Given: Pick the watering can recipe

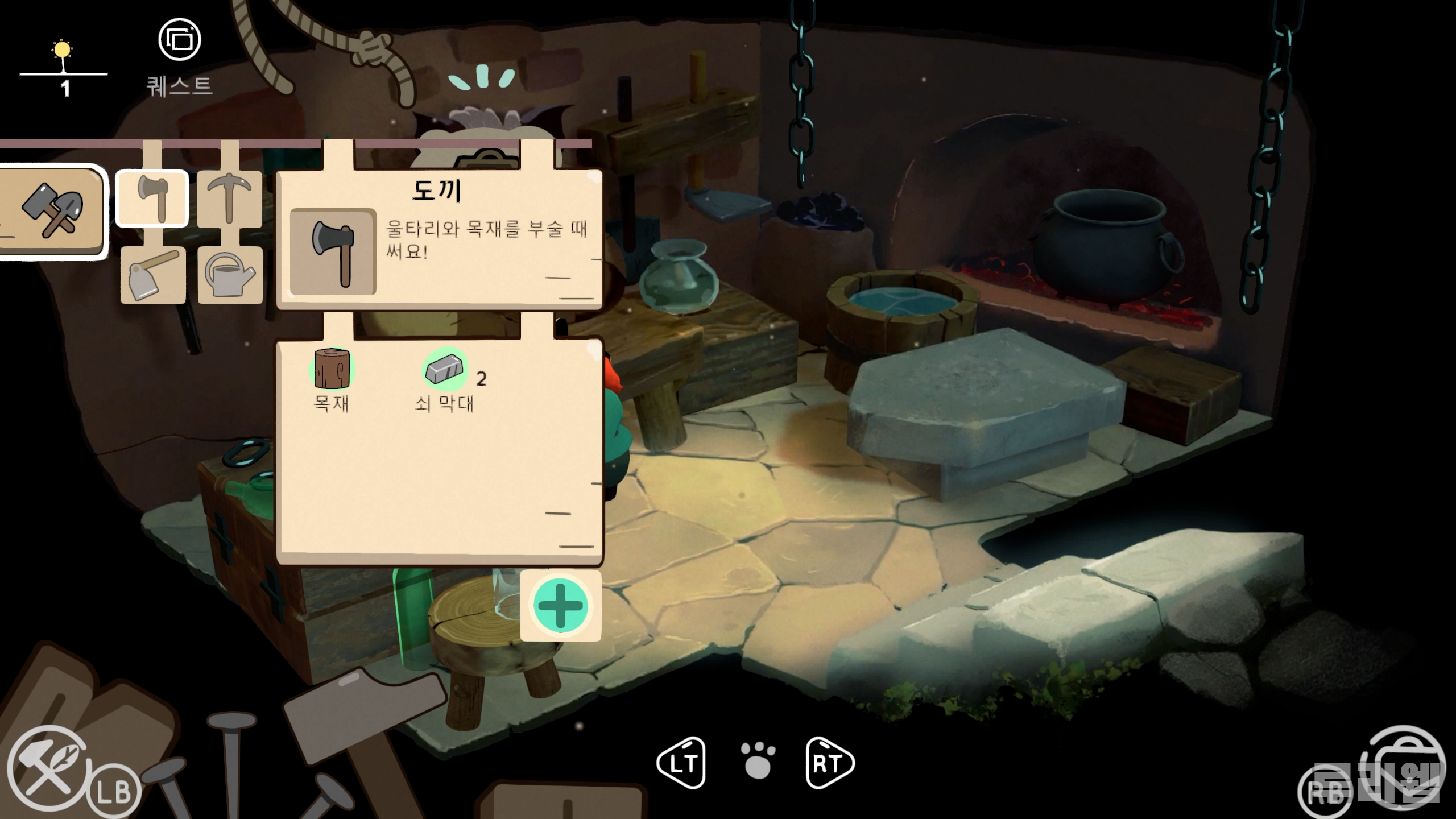Looking at the screenshot, I should tap(230, 274).
